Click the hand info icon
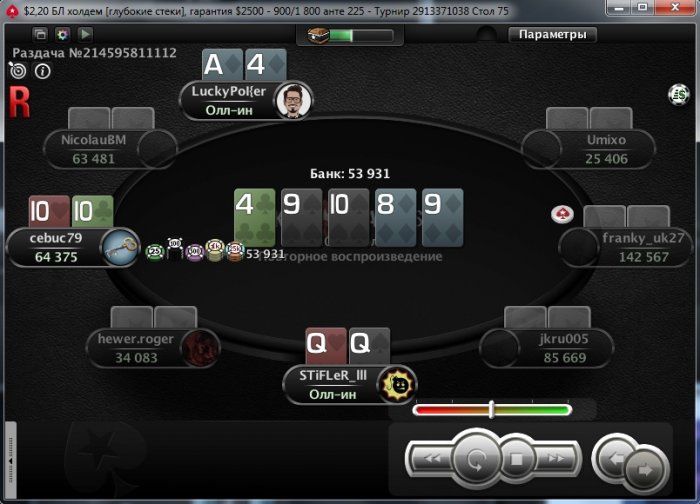The width and height of the screenshot is (700, 504). 43,71
